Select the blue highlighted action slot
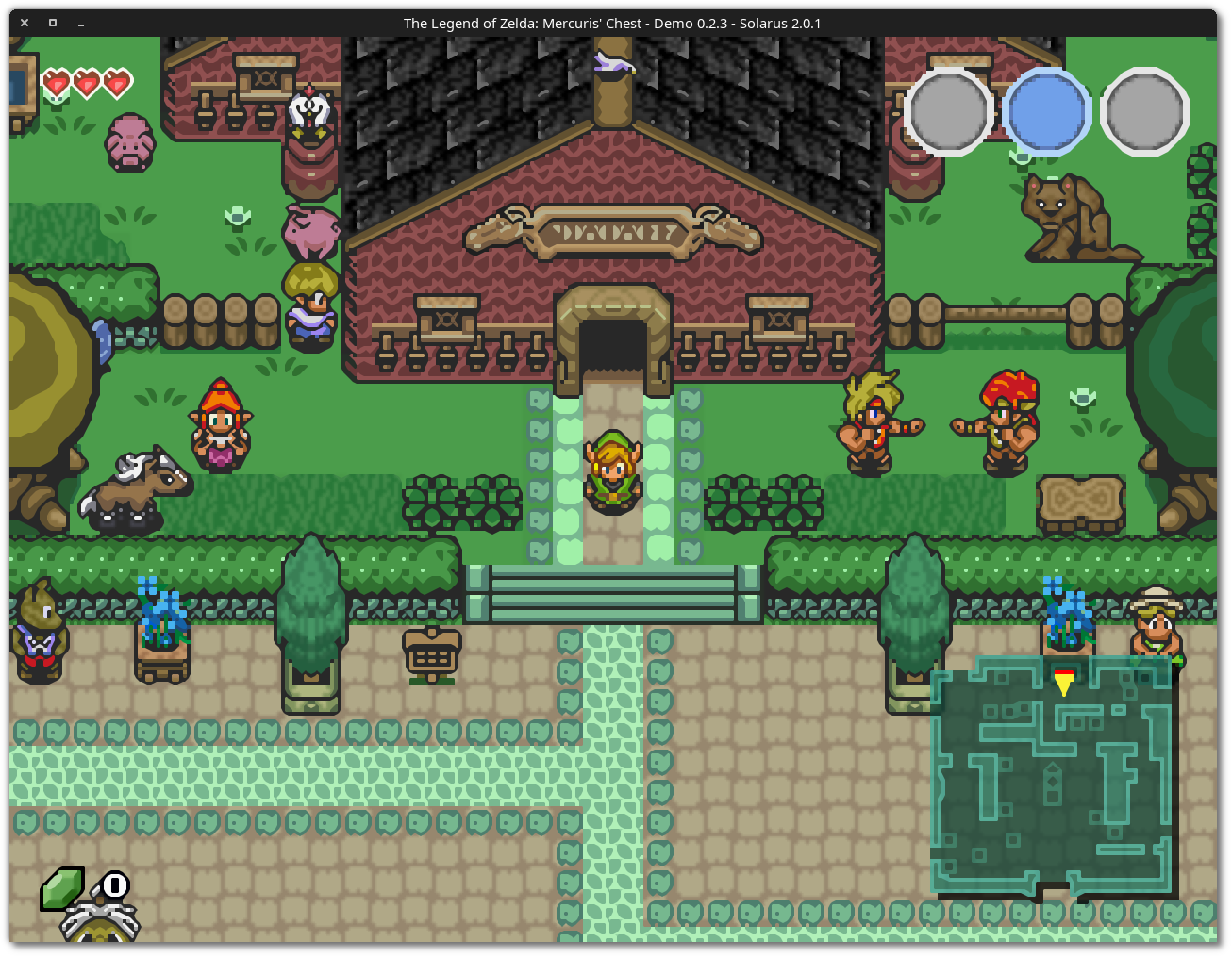The image size is (1232, 957). pos(1045,110)
